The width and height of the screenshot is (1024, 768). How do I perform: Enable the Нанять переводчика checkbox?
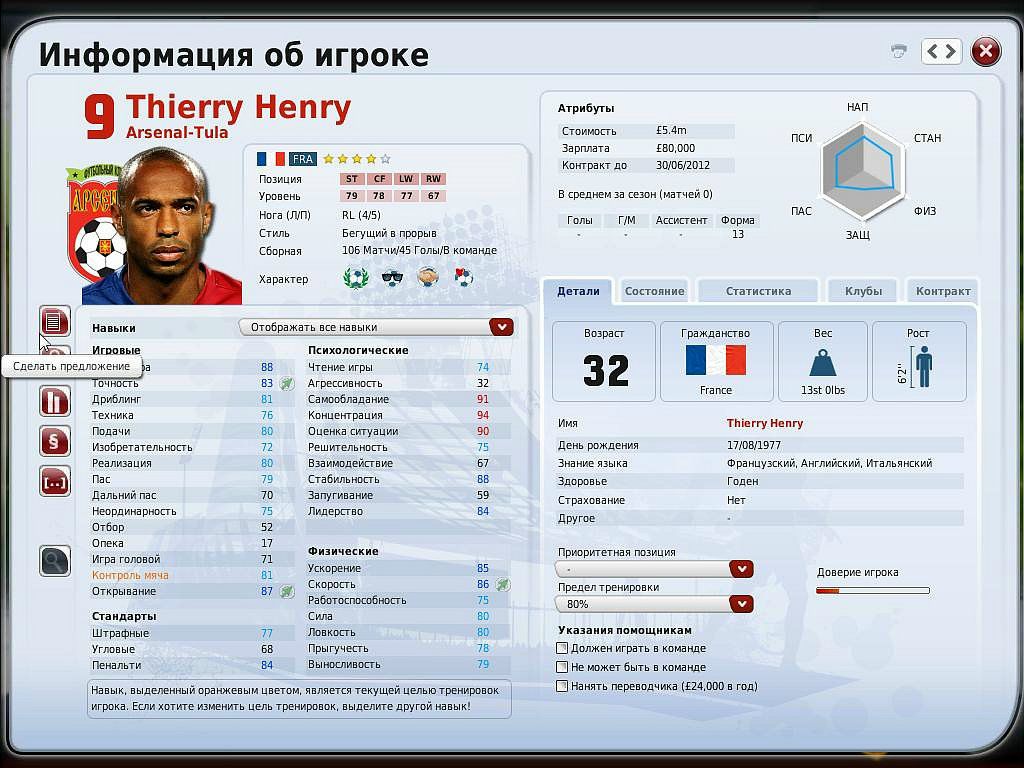pos(562,686)
